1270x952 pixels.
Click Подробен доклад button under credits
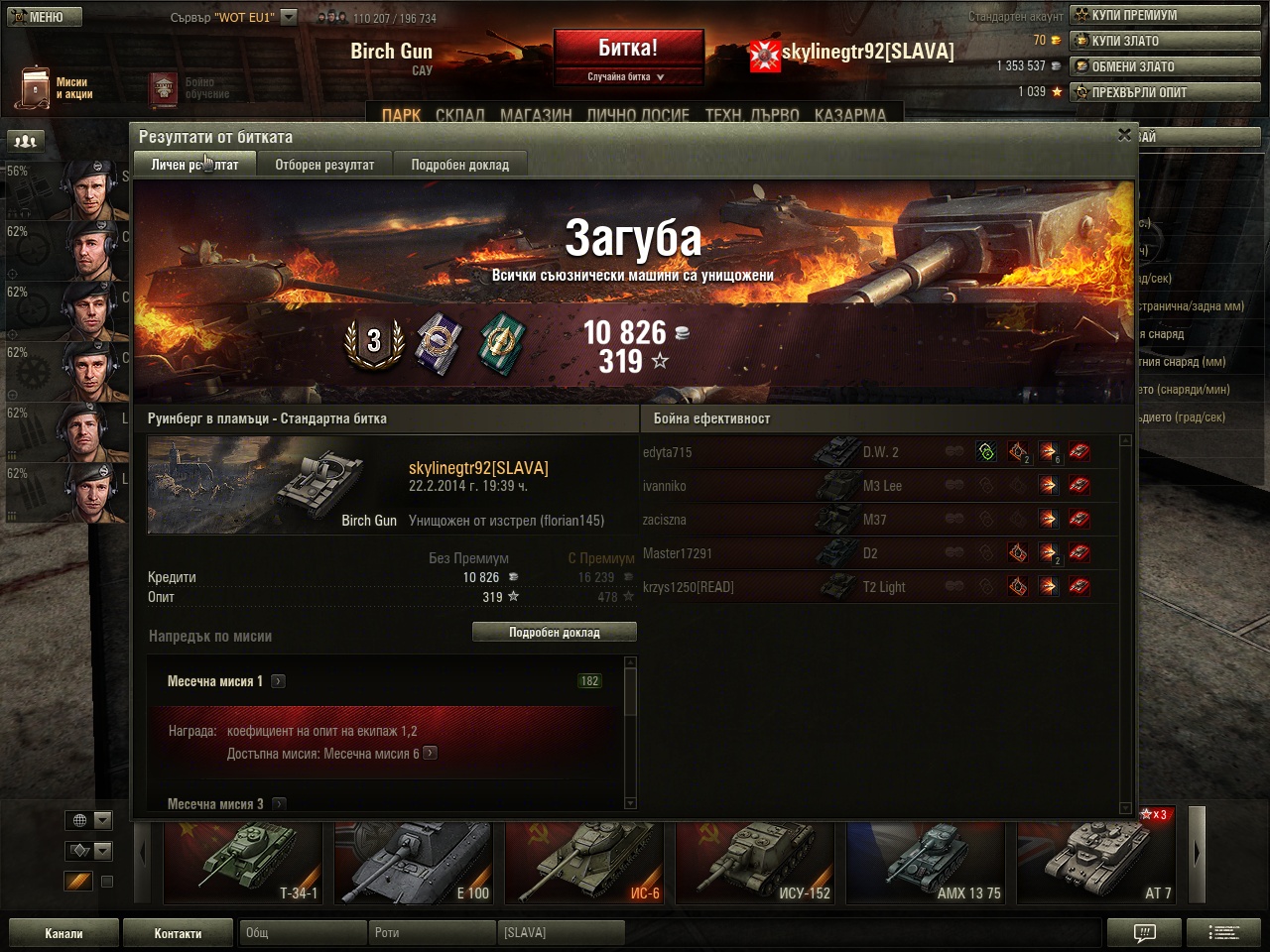554,632
